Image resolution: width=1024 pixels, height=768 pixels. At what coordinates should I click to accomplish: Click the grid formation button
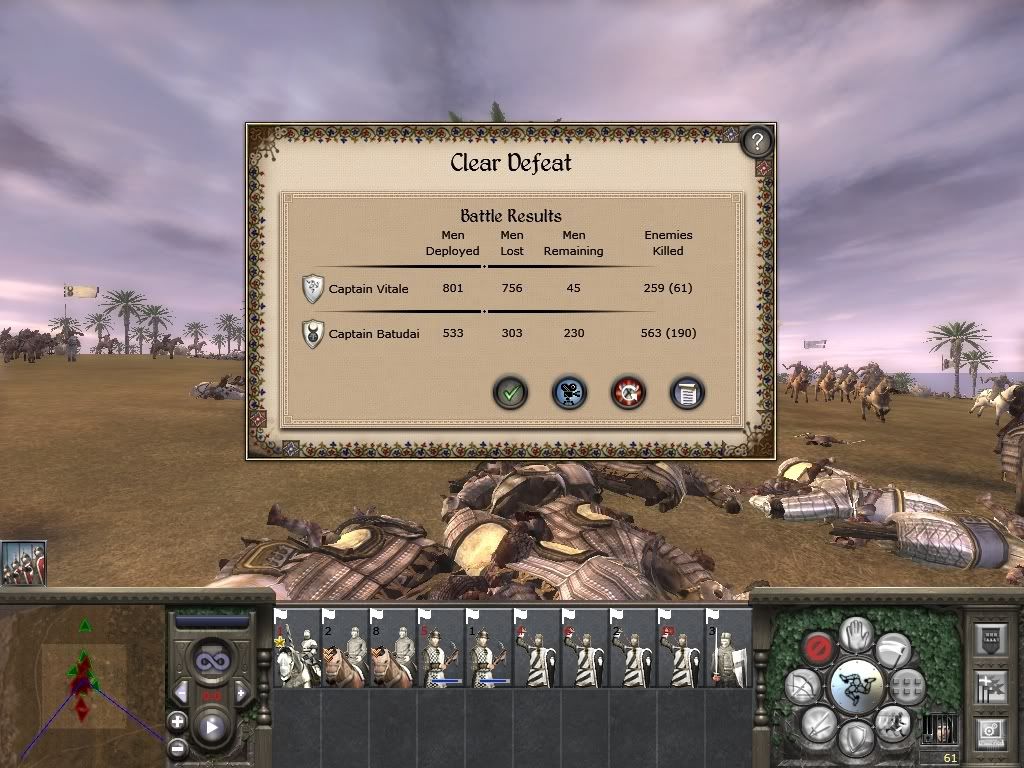pos(907,687)
